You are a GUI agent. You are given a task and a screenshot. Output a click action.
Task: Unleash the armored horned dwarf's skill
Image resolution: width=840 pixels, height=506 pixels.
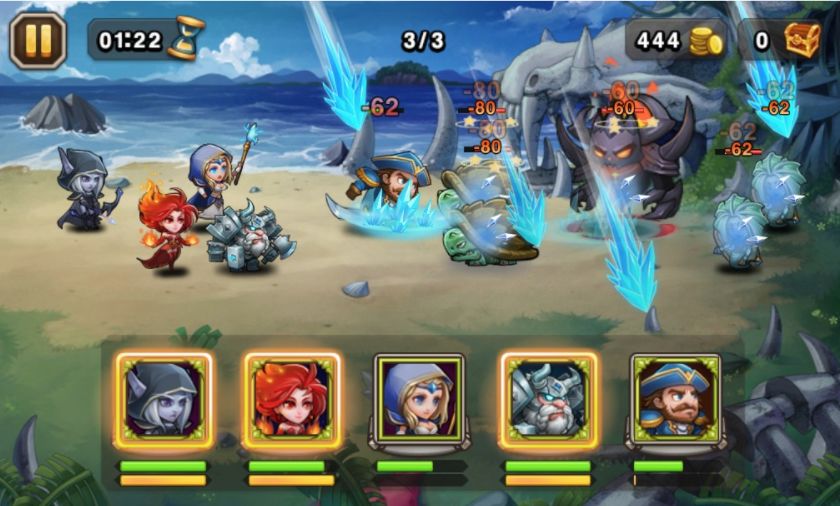pos(548,398)
